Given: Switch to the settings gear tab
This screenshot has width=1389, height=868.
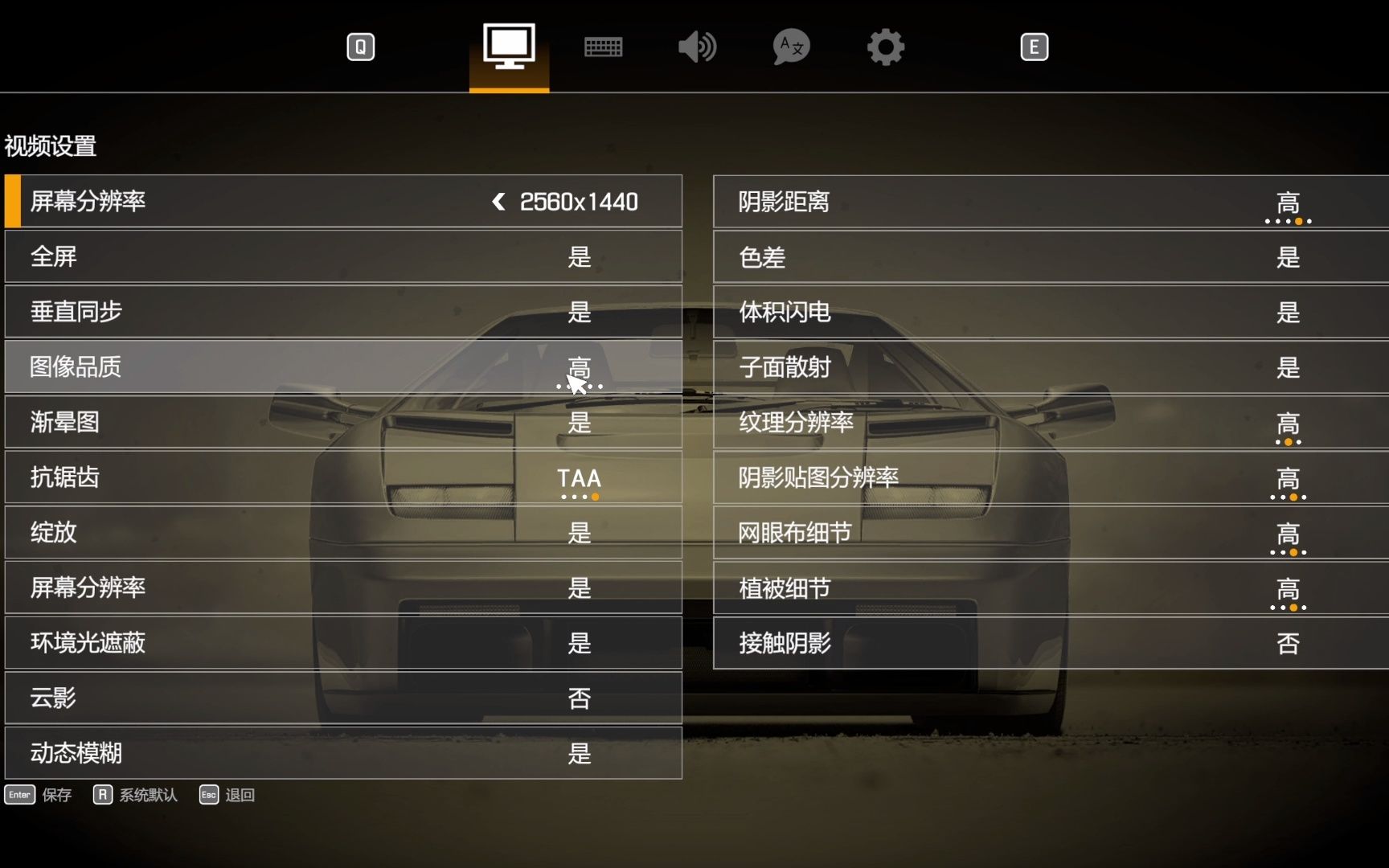Looking at the screenshot, I should (x=885, y=46).
